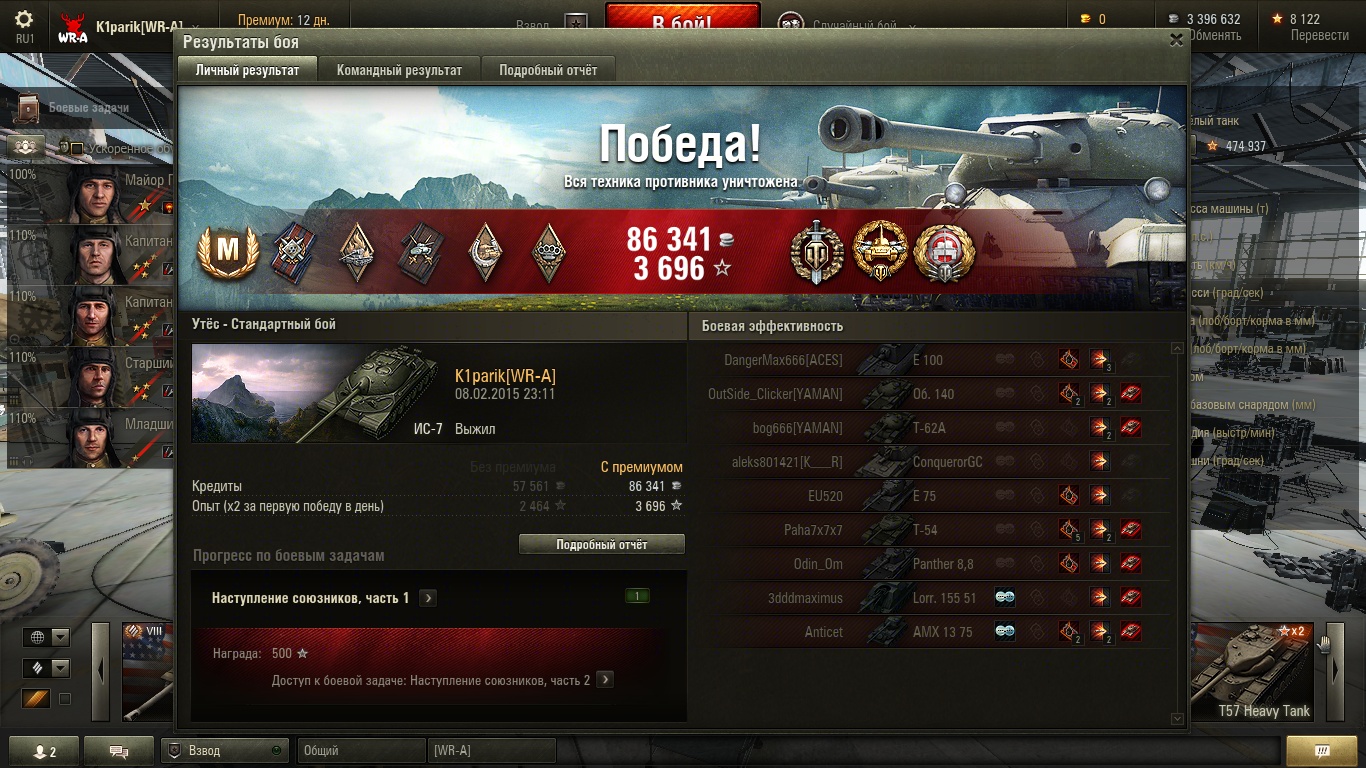Viewport: 1366px width, 768px height.
Task: Switch to the Командный результат tab
Action: [x=399, y=70]
